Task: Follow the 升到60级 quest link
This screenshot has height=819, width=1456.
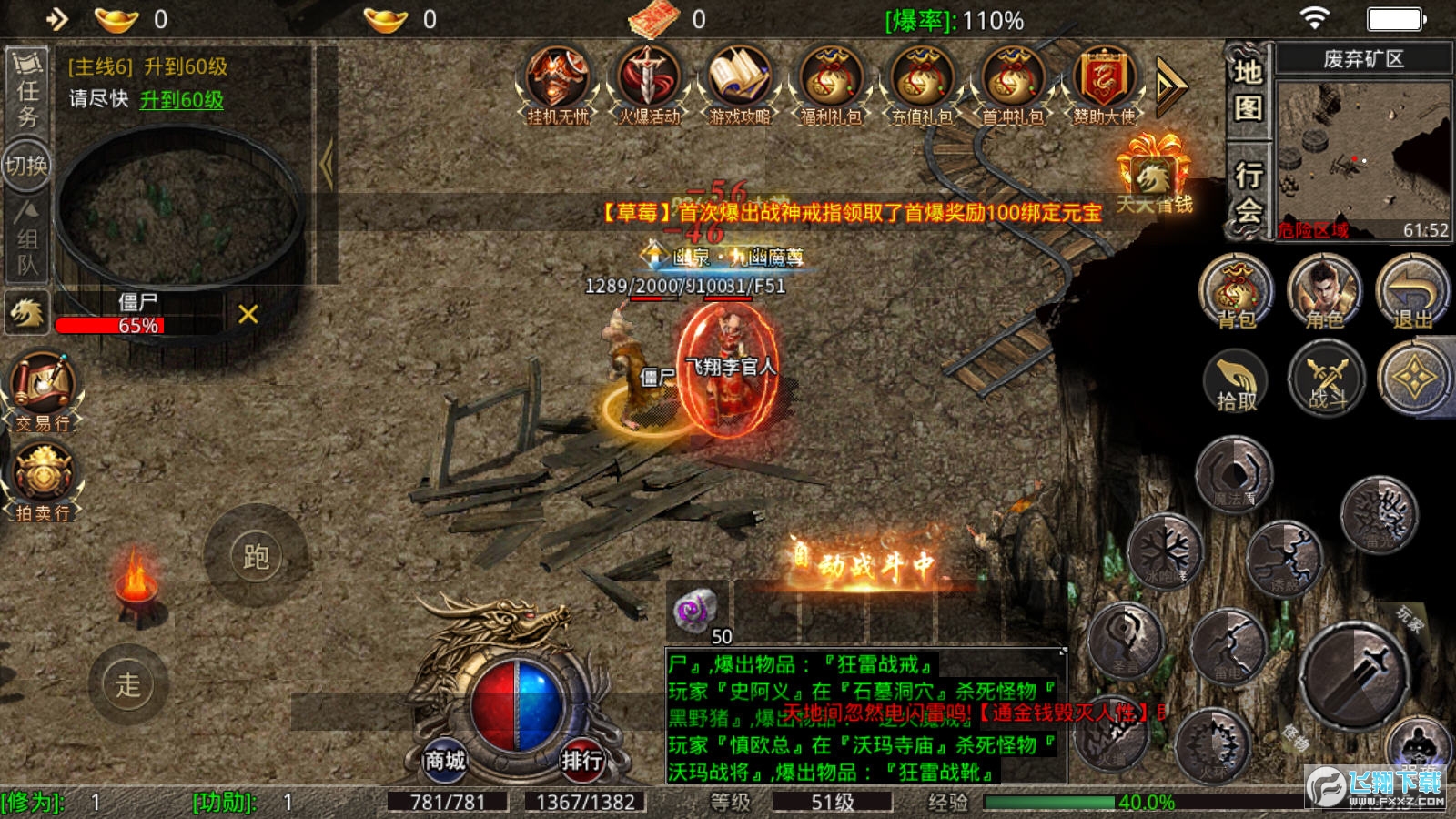Action: pyautogui.click(x=181, y=100)
